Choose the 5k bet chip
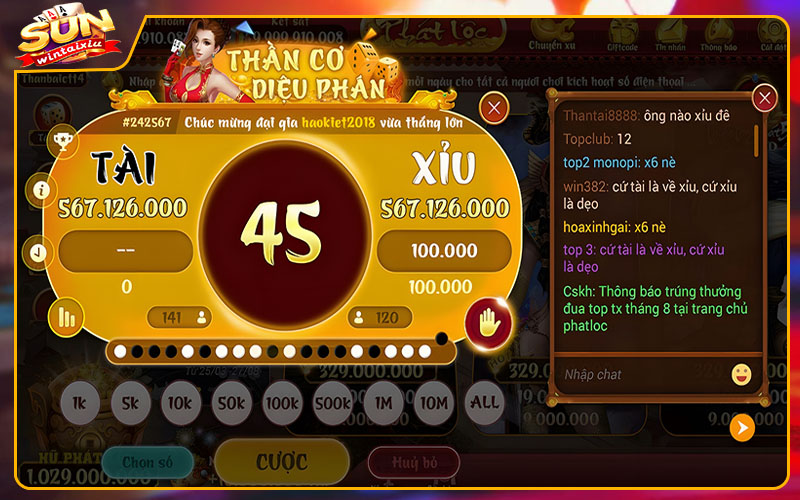The height and width of the screenshot is (500, 800). point(130,403)
